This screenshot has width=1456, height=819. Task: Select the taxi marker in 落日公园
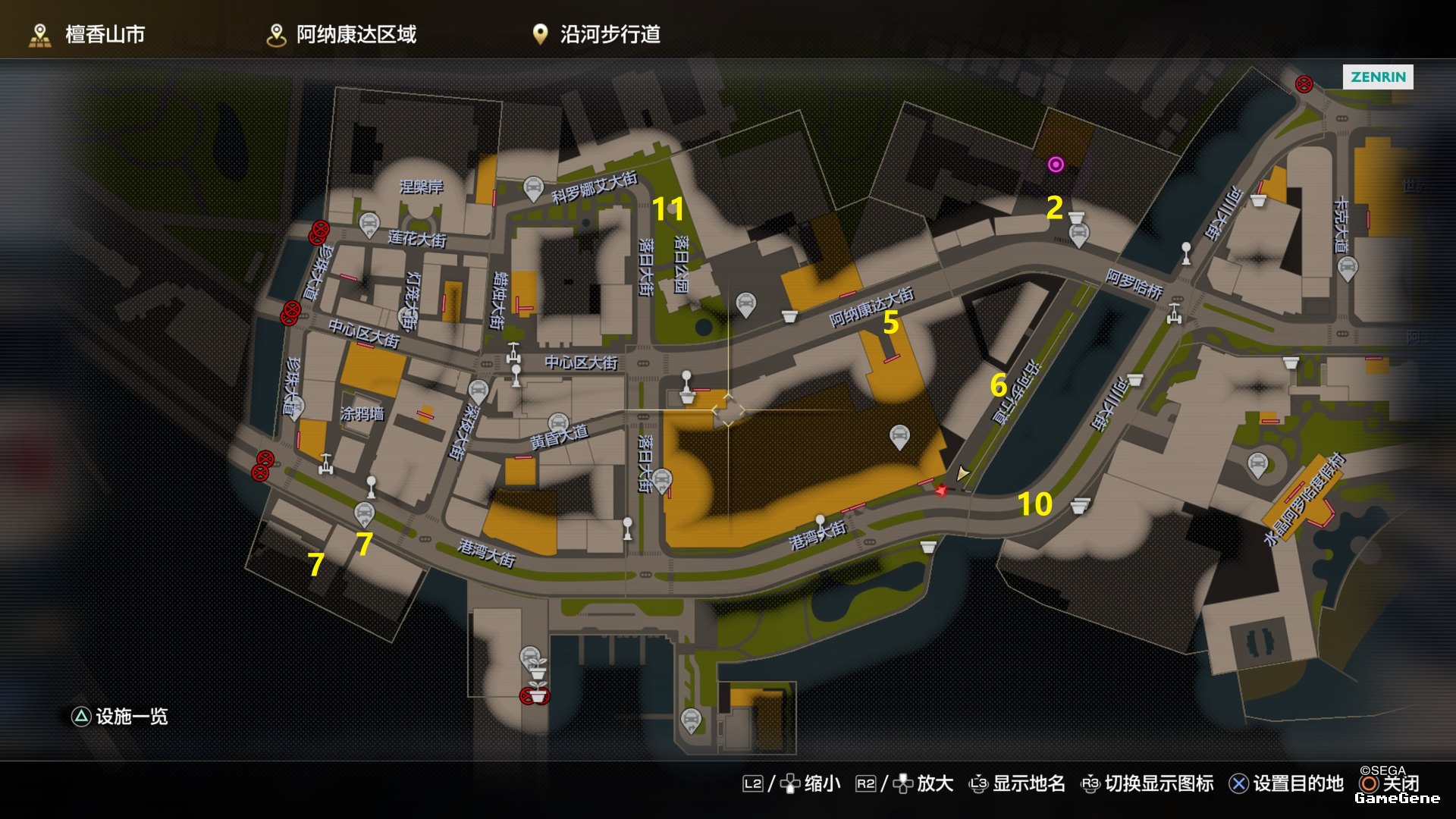(746, 304)
